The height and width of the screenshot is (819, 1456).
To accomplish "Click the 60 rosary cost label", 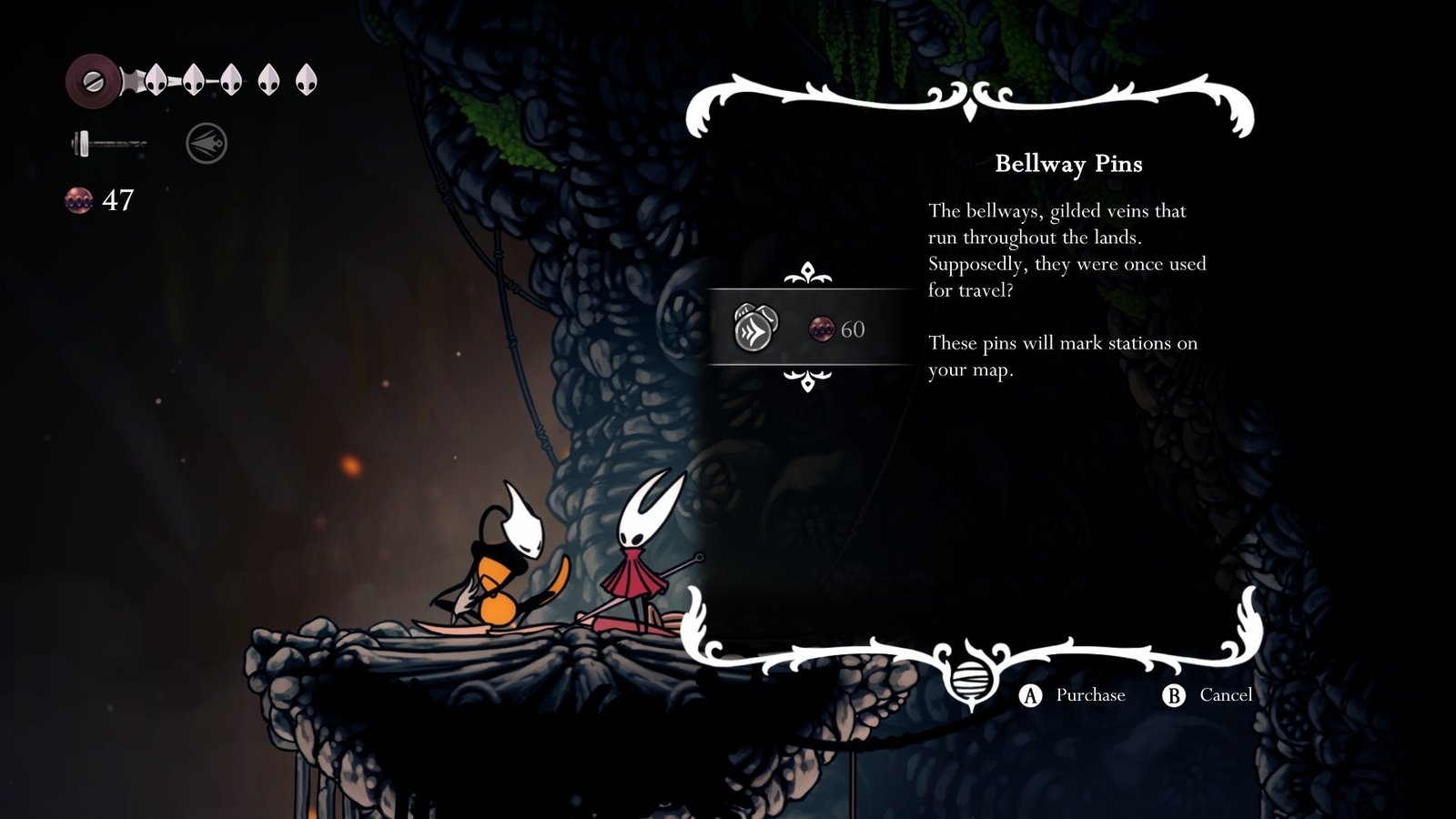I will coord(854,328).
